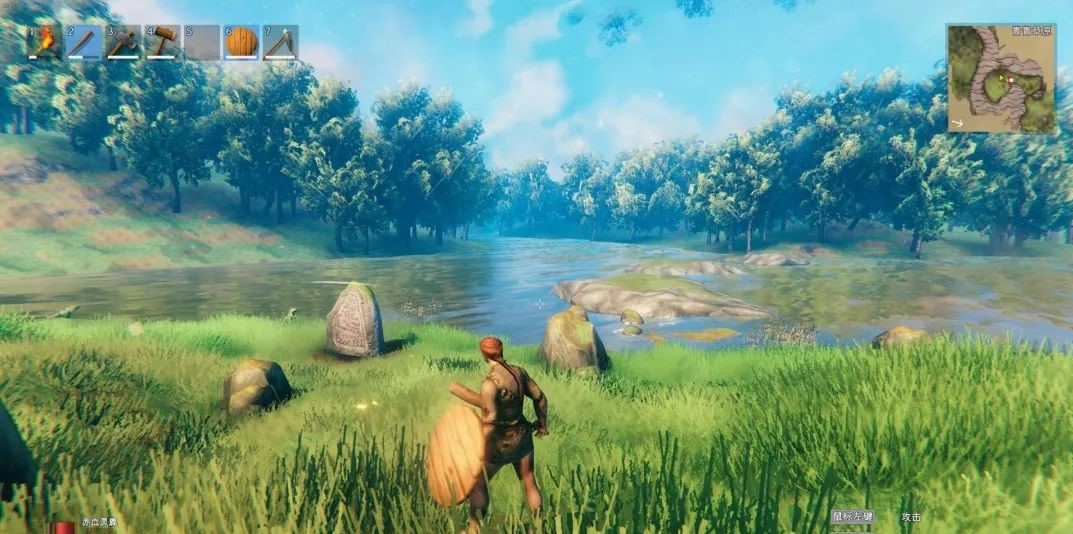Viewport: 1073px width, 534px height.
Task: Select the wooden hammer in slot 4
Action: tap(162, 42)
